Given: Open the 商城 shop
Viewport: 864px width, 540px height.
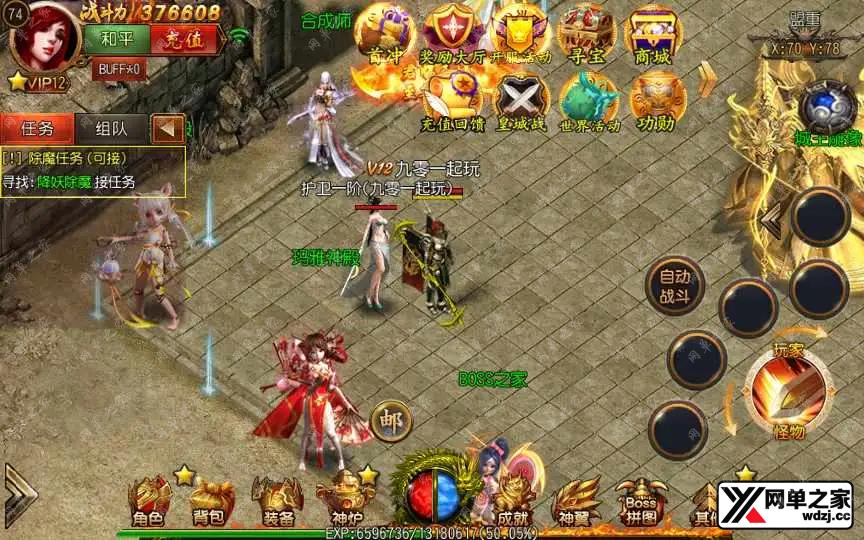Looking at the screenshot, I should tap(653, 35).
